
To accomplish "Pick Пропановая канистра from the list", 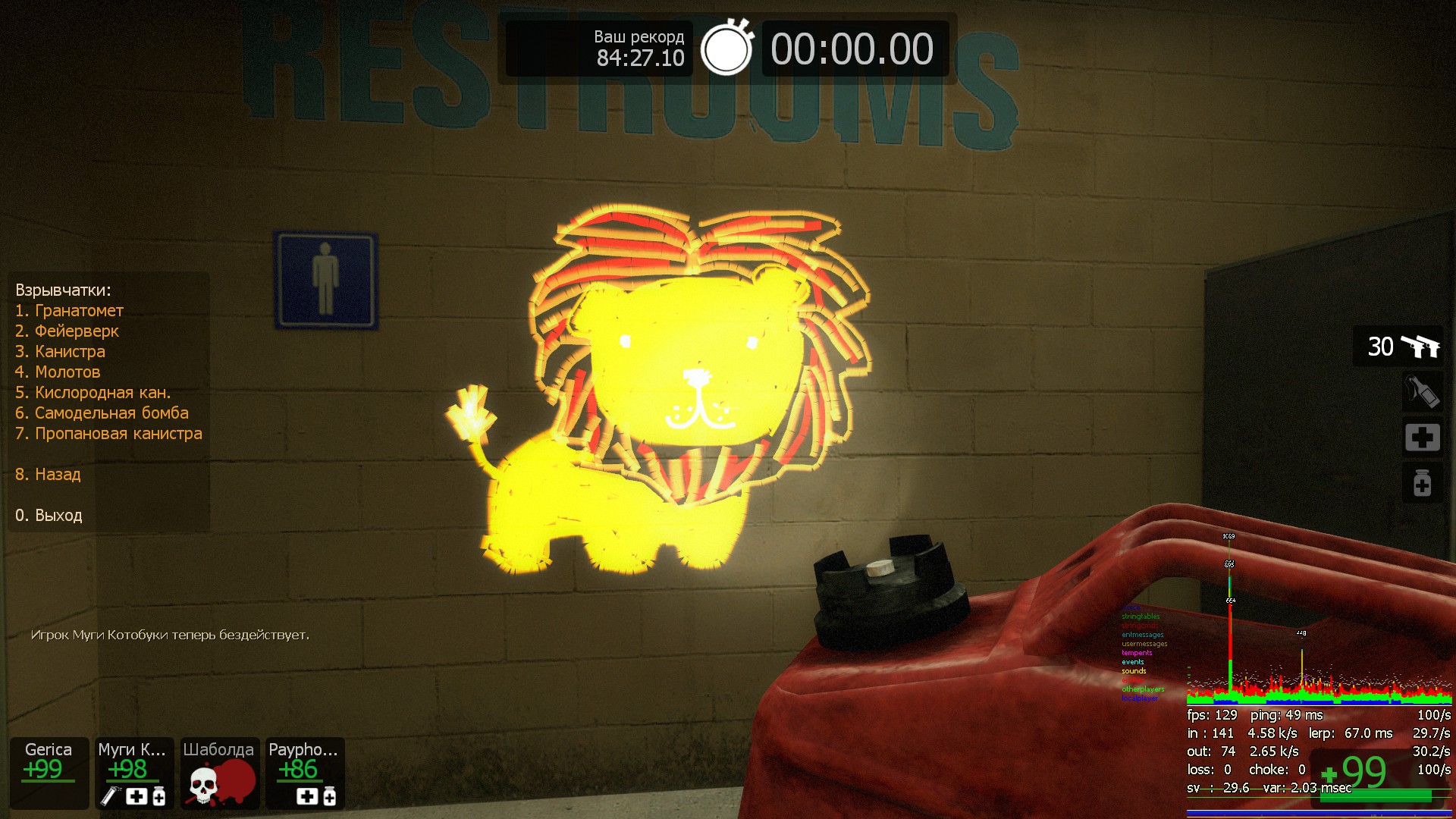I will click(x=108, y=434).
